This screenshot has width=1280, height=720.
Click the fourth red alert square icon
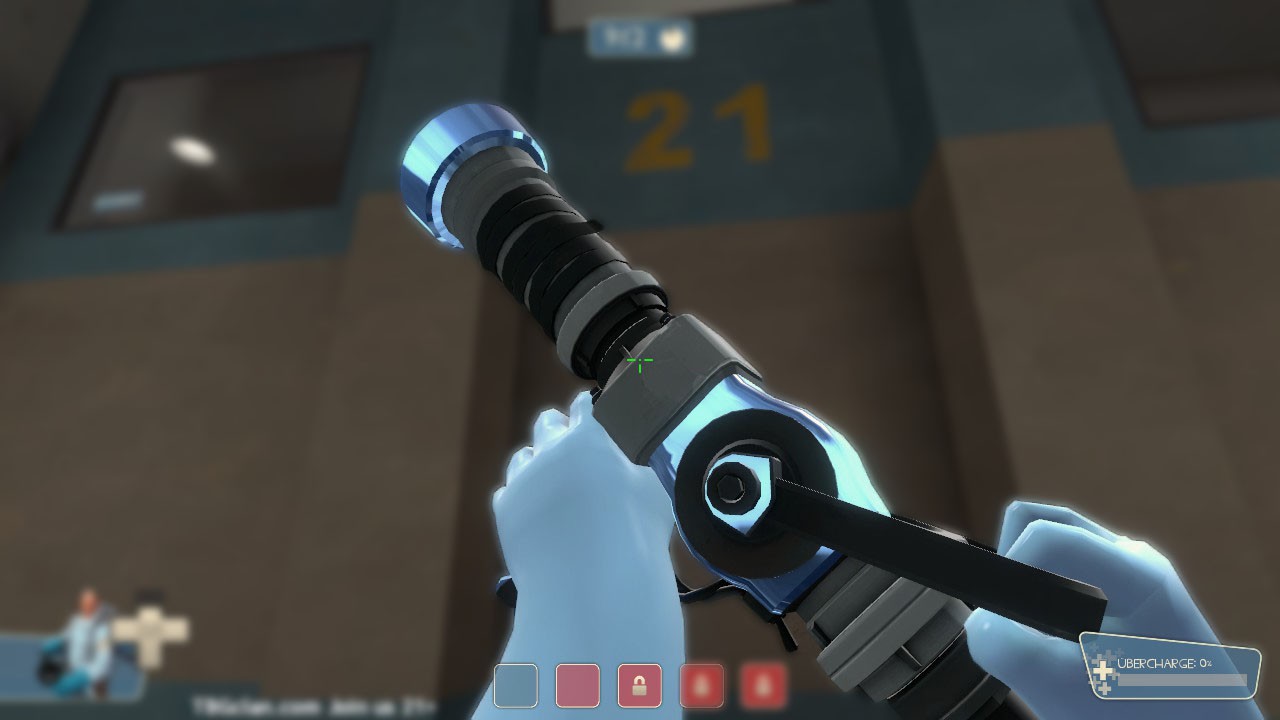point(703,684)
